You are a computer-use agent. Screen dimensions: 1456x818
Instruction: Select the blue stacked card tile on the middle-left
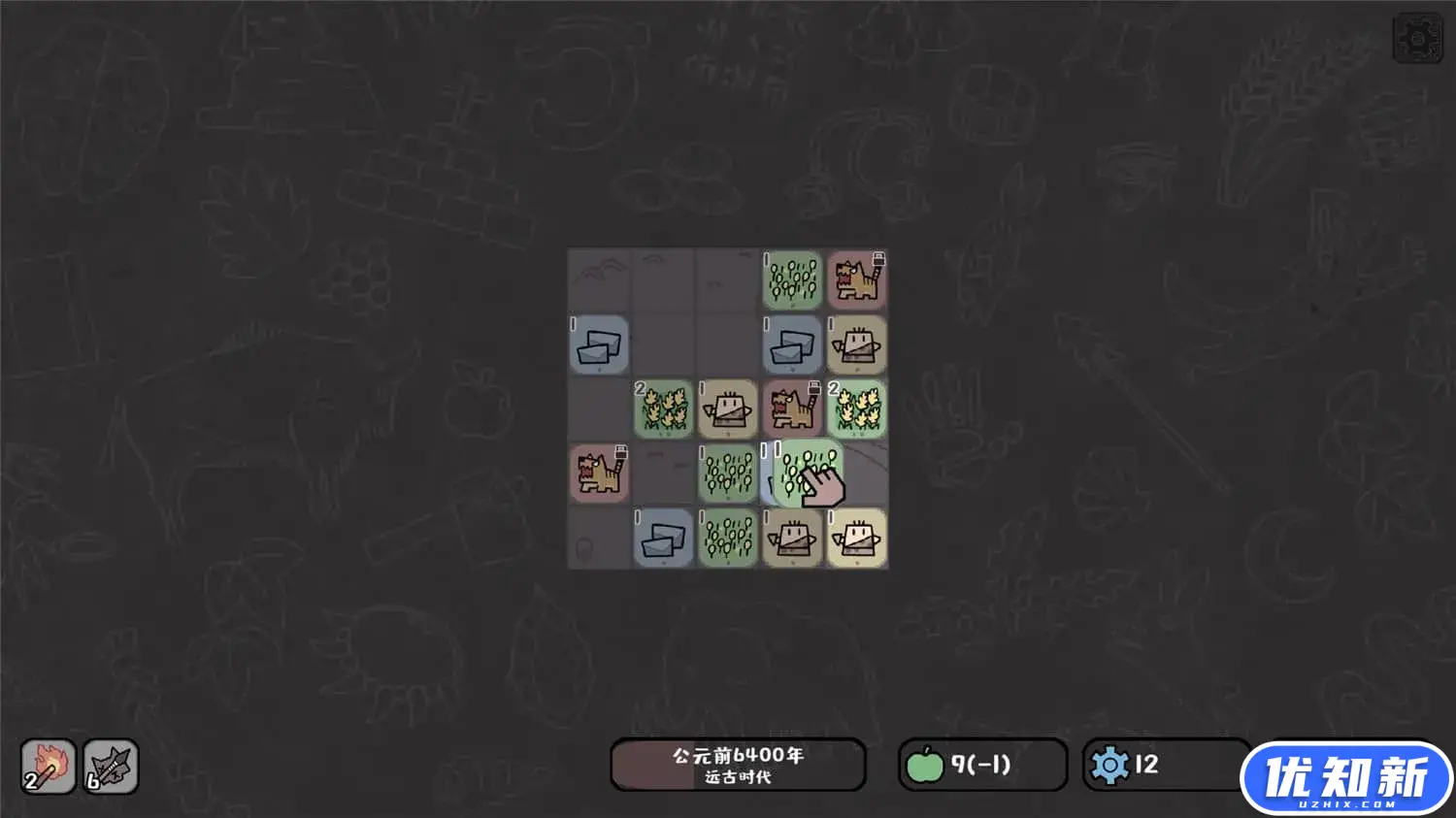point(599,345)
